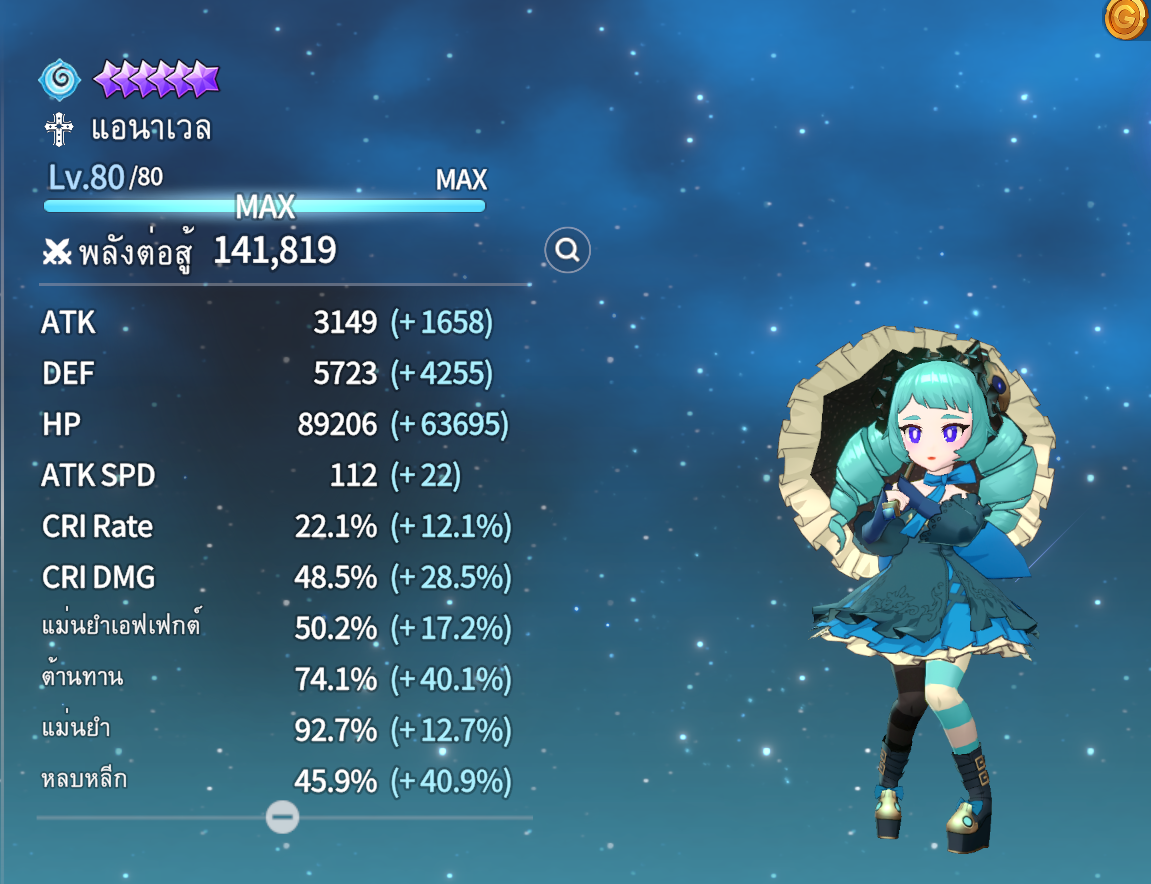
Task: Open the magnifying glass stat details
Action: point(567,251)
